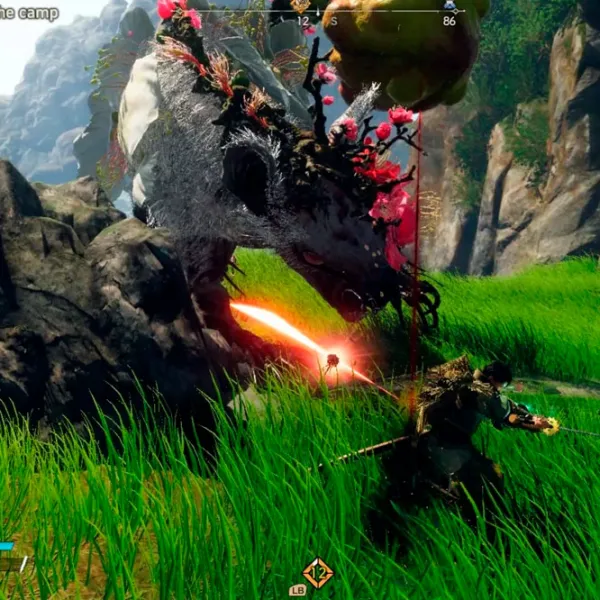Select the orange diamond item slot showing 12
Viewport: 600px width, 600px height.
(318, 573)
